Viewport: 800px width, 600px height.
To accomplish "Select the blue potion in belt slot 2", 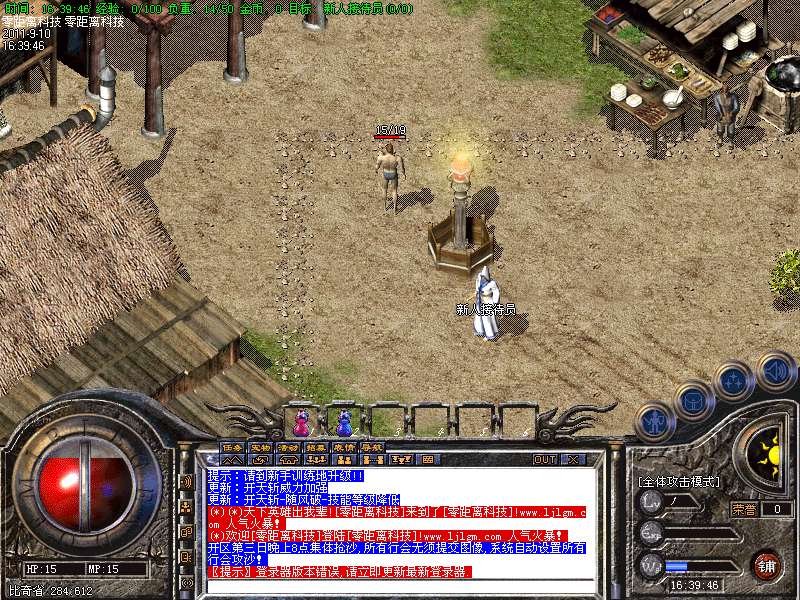I will coord(344,421).
